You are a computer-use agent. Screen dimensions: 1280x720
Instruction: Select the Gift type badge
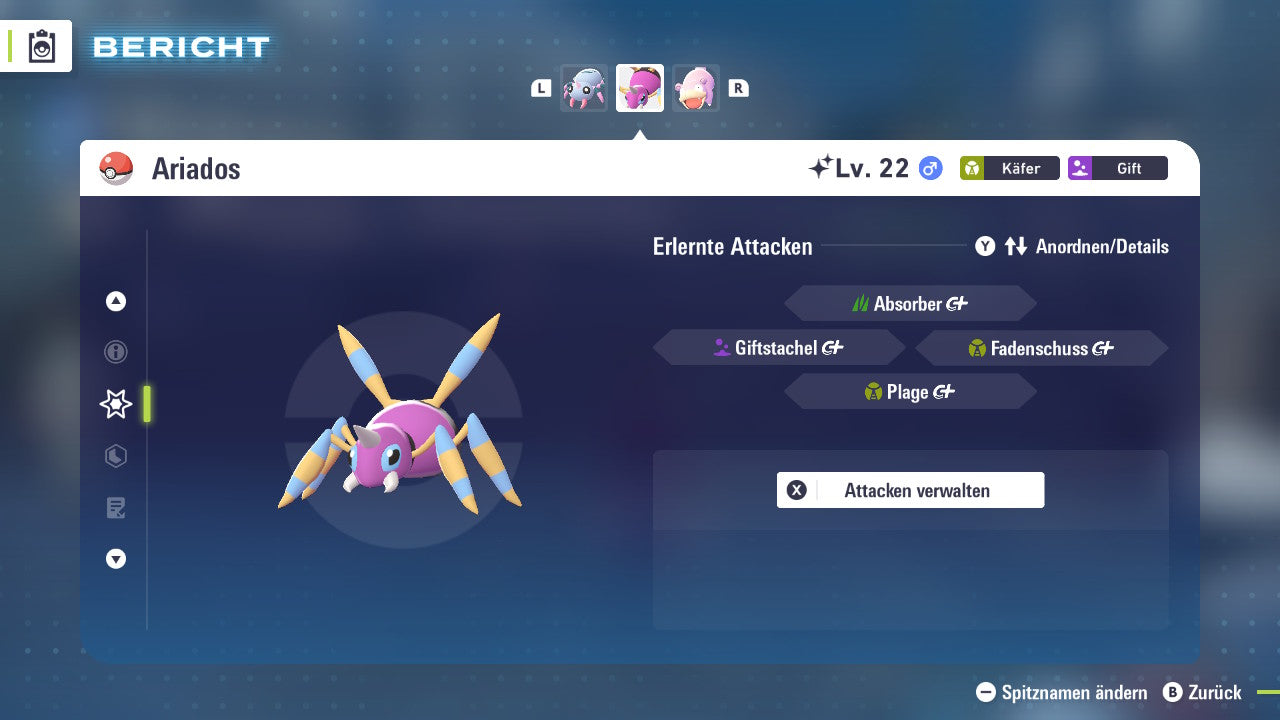click(x=1117, y=168)
